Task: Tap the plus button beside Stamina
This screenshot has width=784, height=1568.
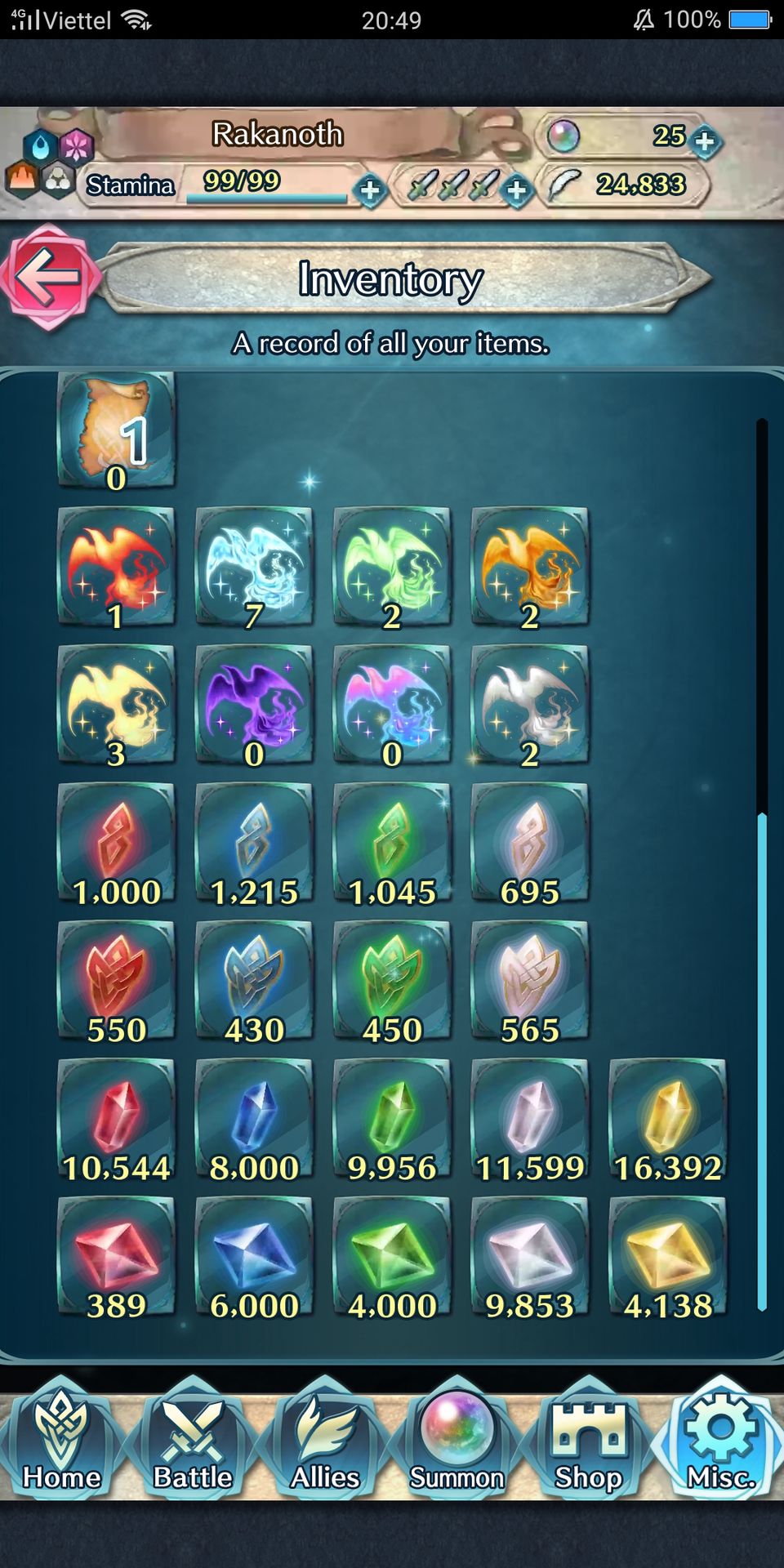Action: tap(370, 190)
